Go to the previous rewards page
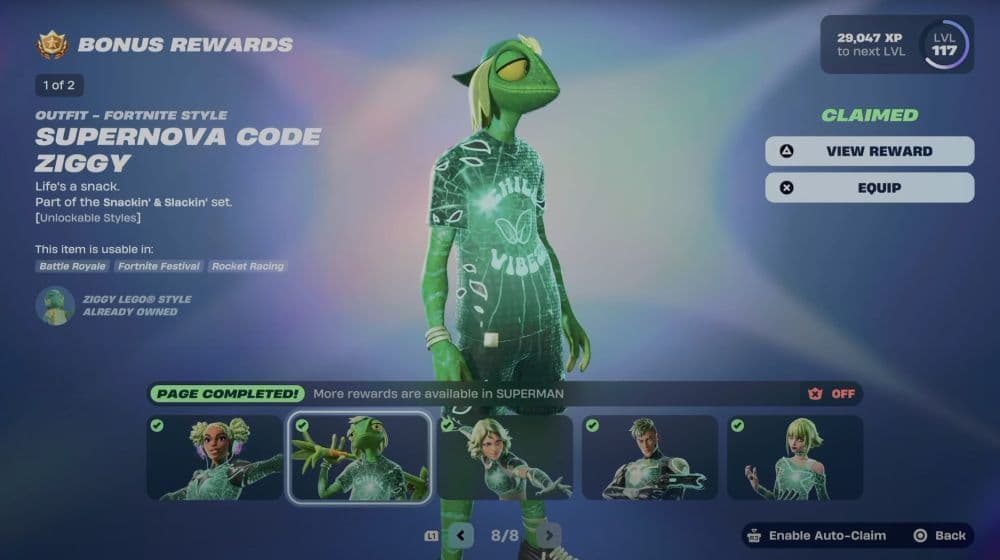 pos(460,535)
